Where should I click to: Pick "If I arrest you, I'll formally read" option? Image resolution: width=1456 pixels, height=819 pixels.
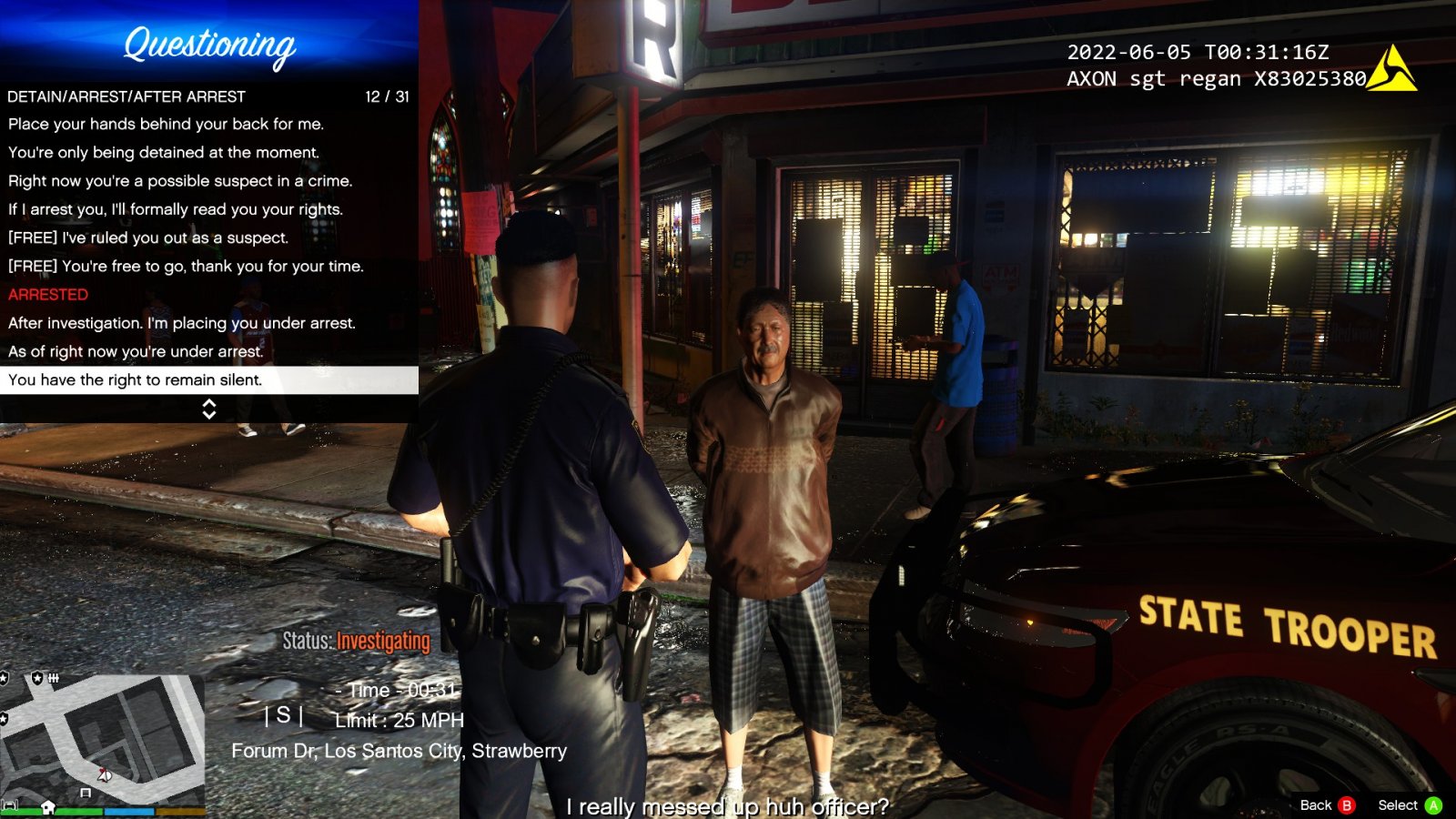click(x=176, y=209)
